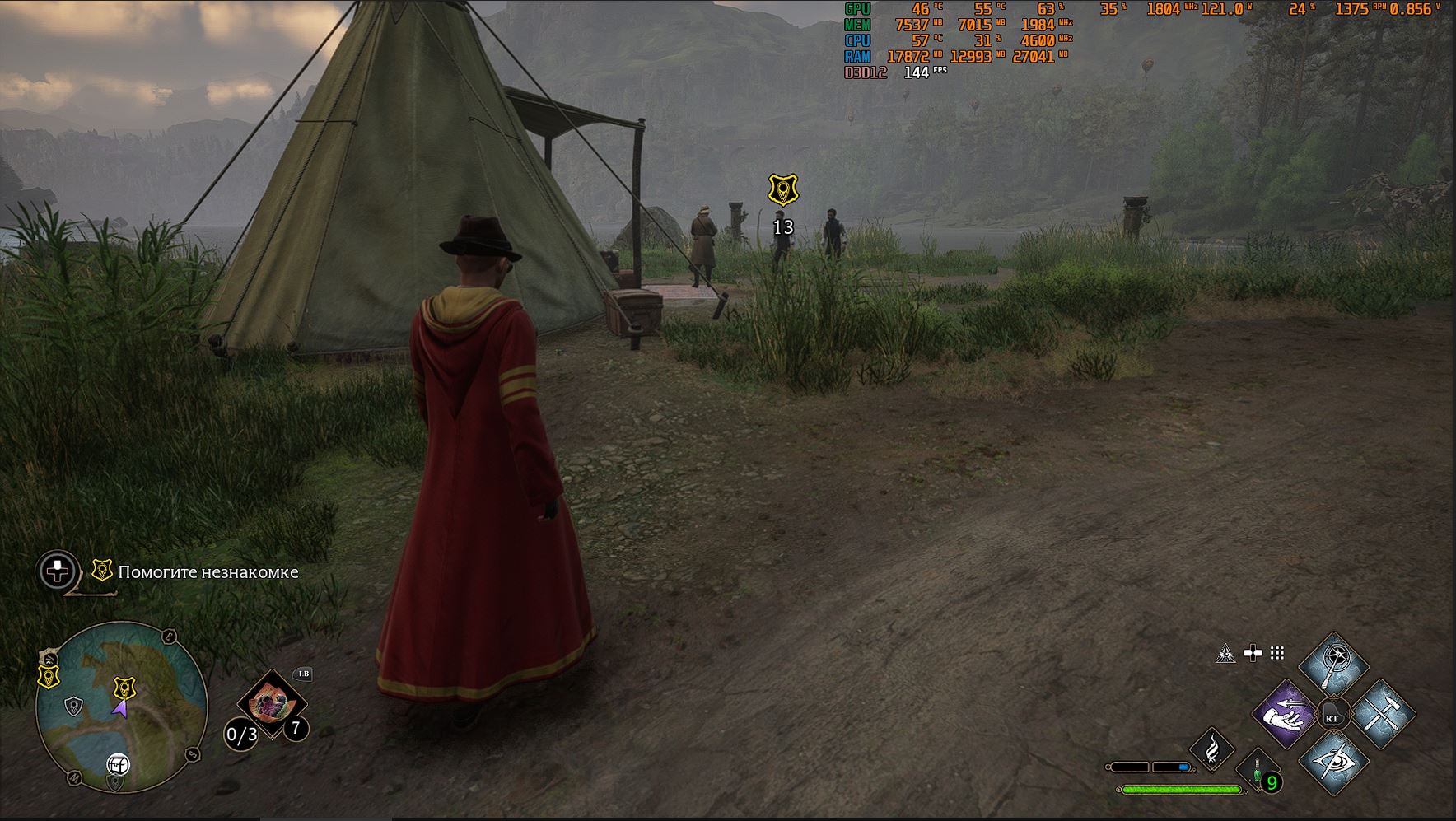Activate the Reparo hammer-and-wand spell
The image size is (1456, 821).
click(1381, 715)
